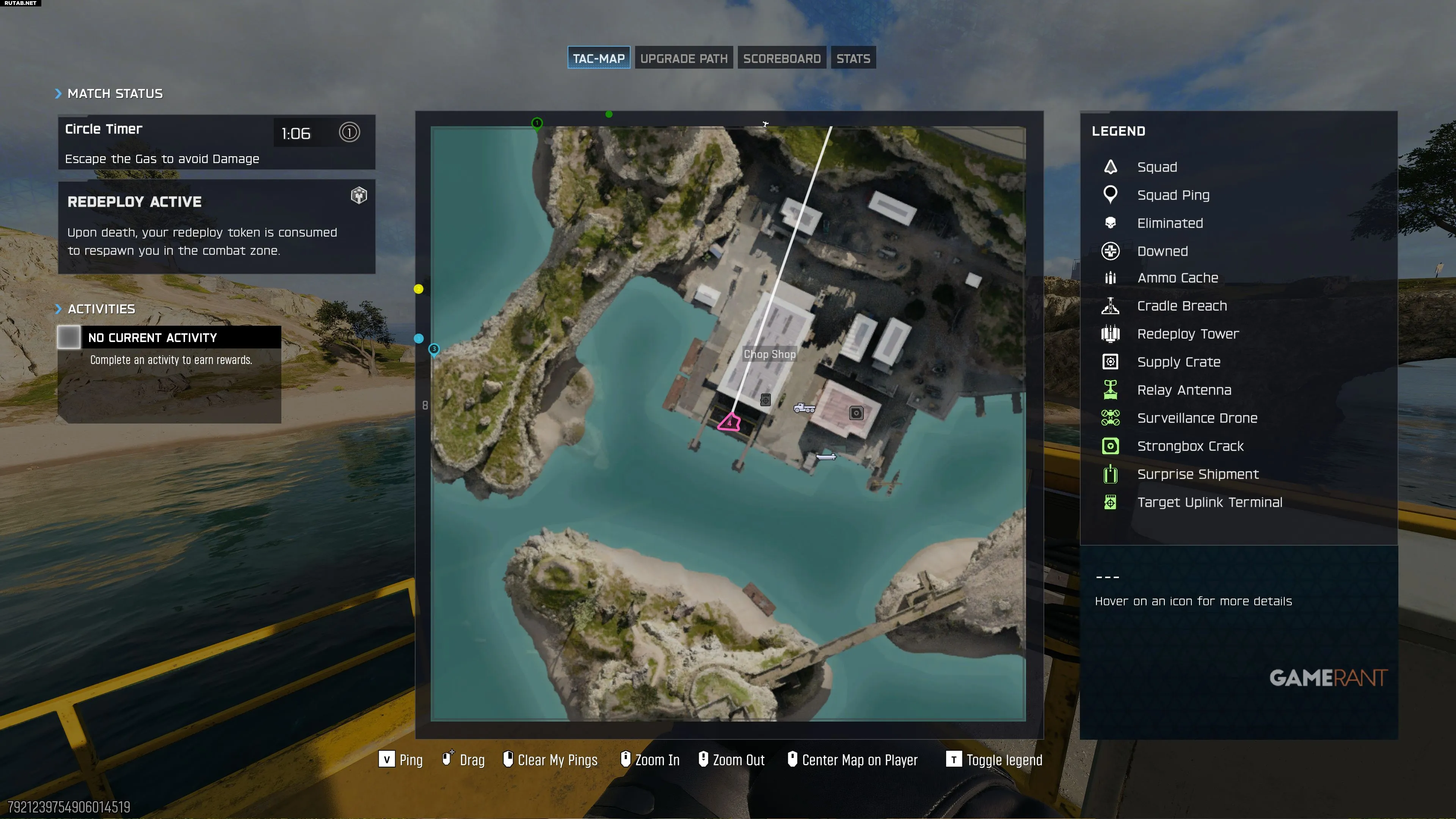Viewport: 1456px width, 819px height.
Task: Click the pink squad marker on the map
Action: 729,422
